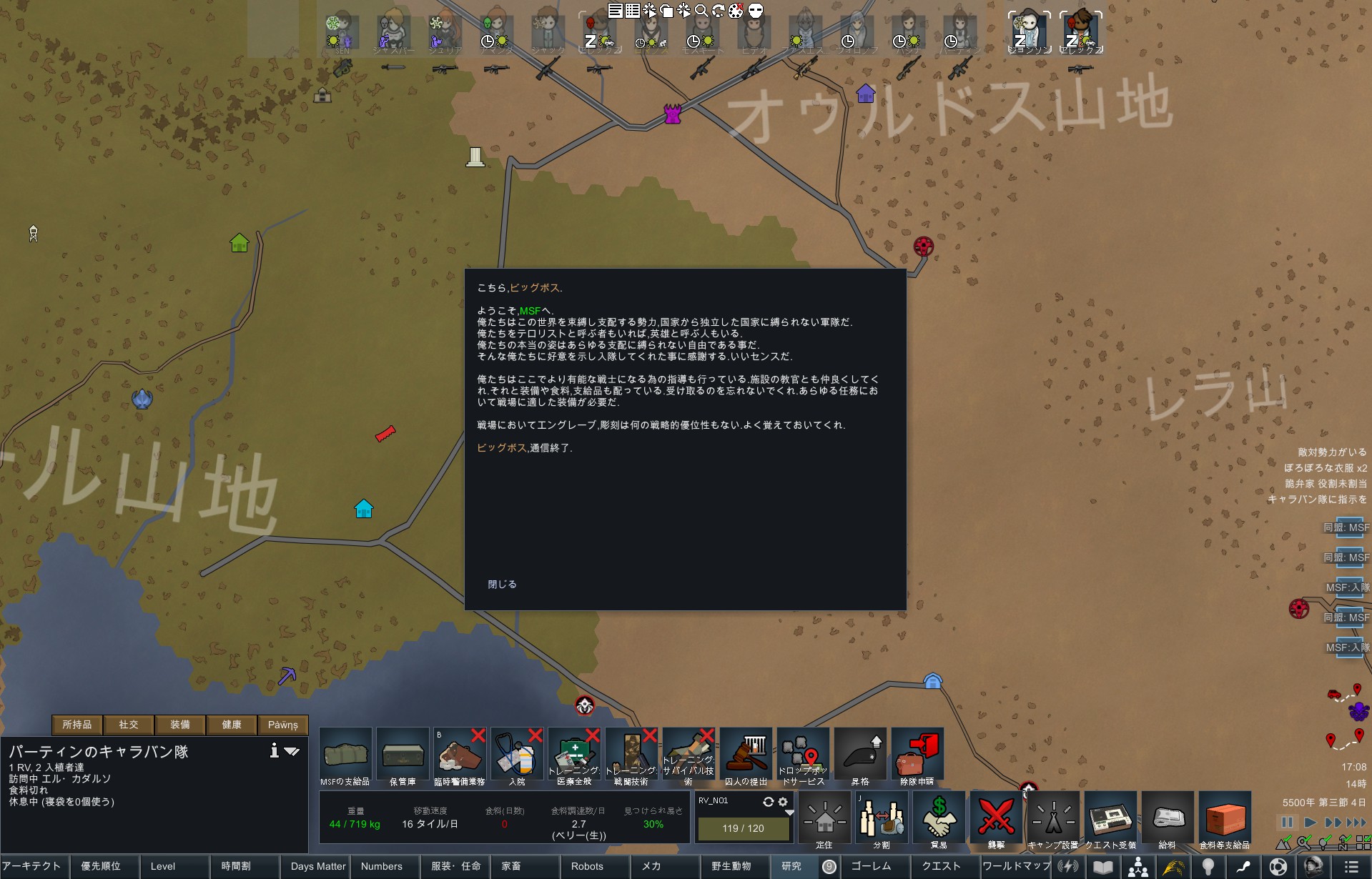Pause the game speed control

1287,823
